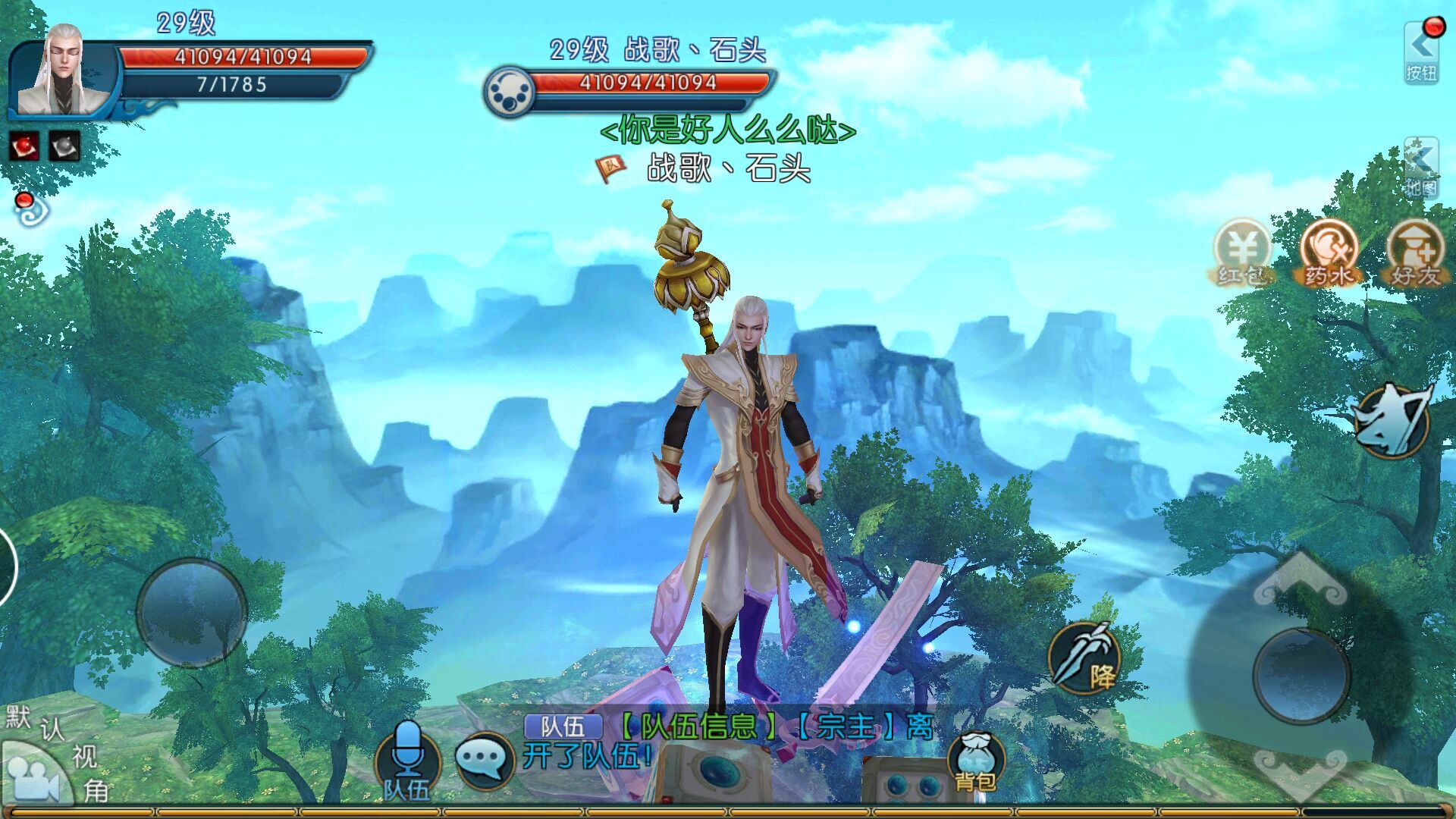
Task: Expand the 地图 map panel
Action: click(x=1420, y=168)
